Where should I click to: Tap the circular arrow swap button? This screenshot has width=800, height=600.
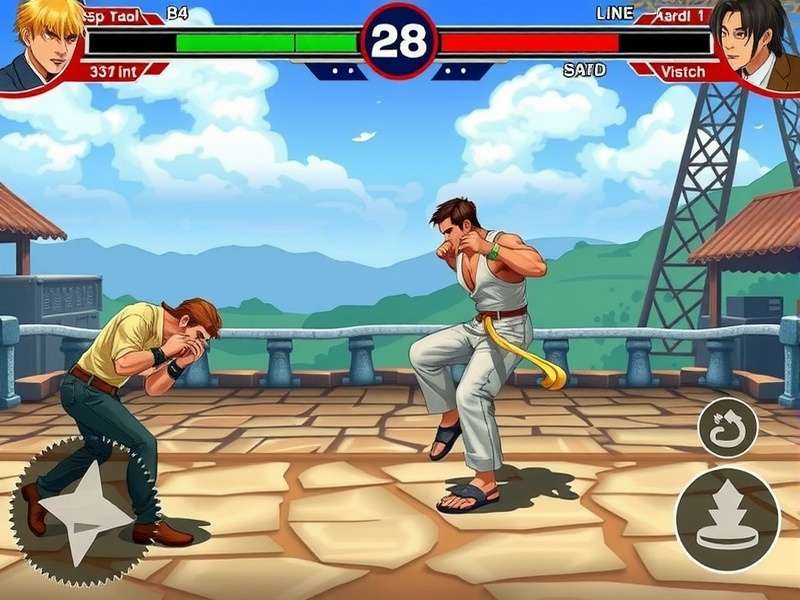point(727,427)
